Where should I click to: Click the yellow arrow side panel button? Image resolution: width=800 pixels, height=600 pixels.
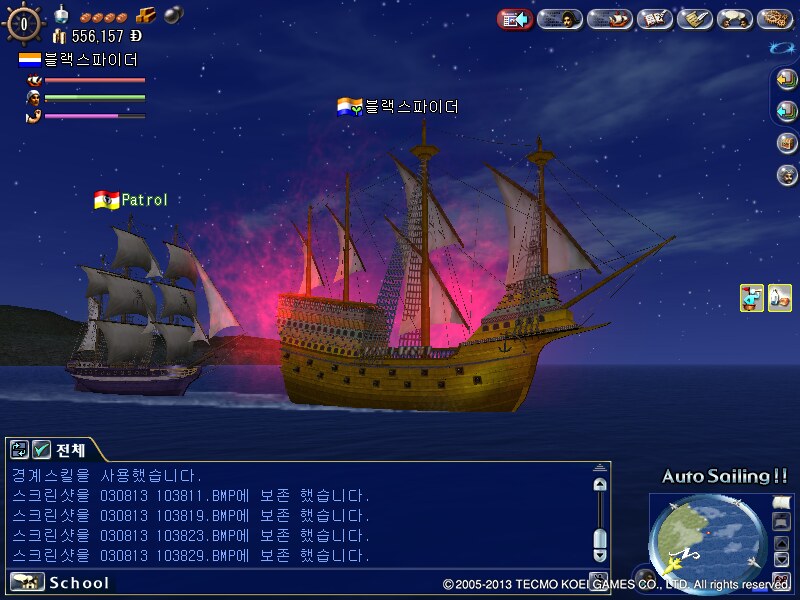pyautogui.click(x=787, y=81)
